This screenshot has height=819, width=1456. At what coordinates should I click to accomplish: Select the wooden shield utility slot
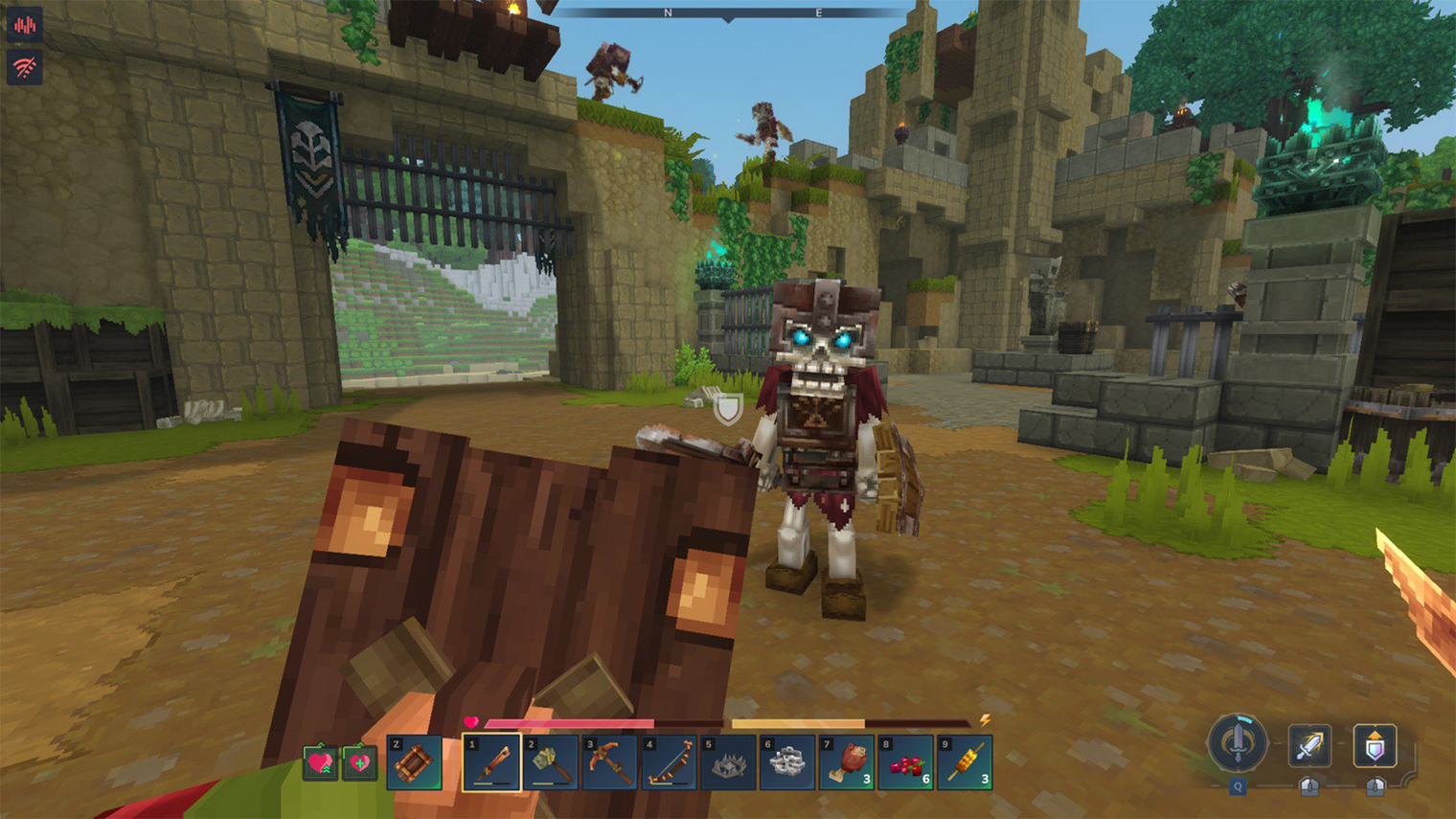point(415,762)
